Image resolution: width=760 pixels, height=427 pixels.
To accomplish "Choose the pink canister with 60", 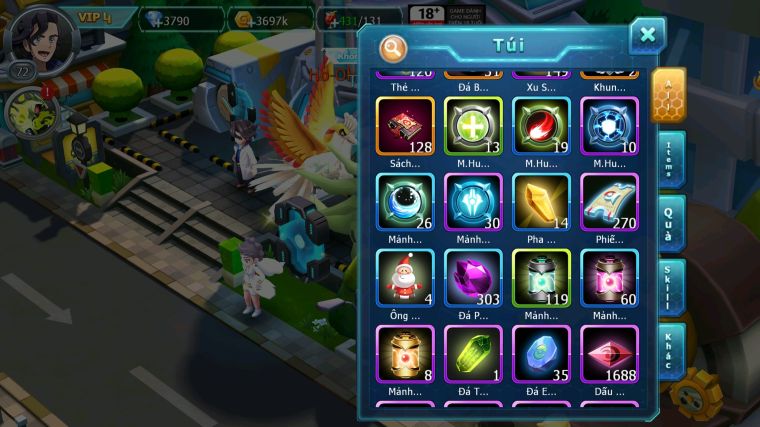I will click(609, 277).
